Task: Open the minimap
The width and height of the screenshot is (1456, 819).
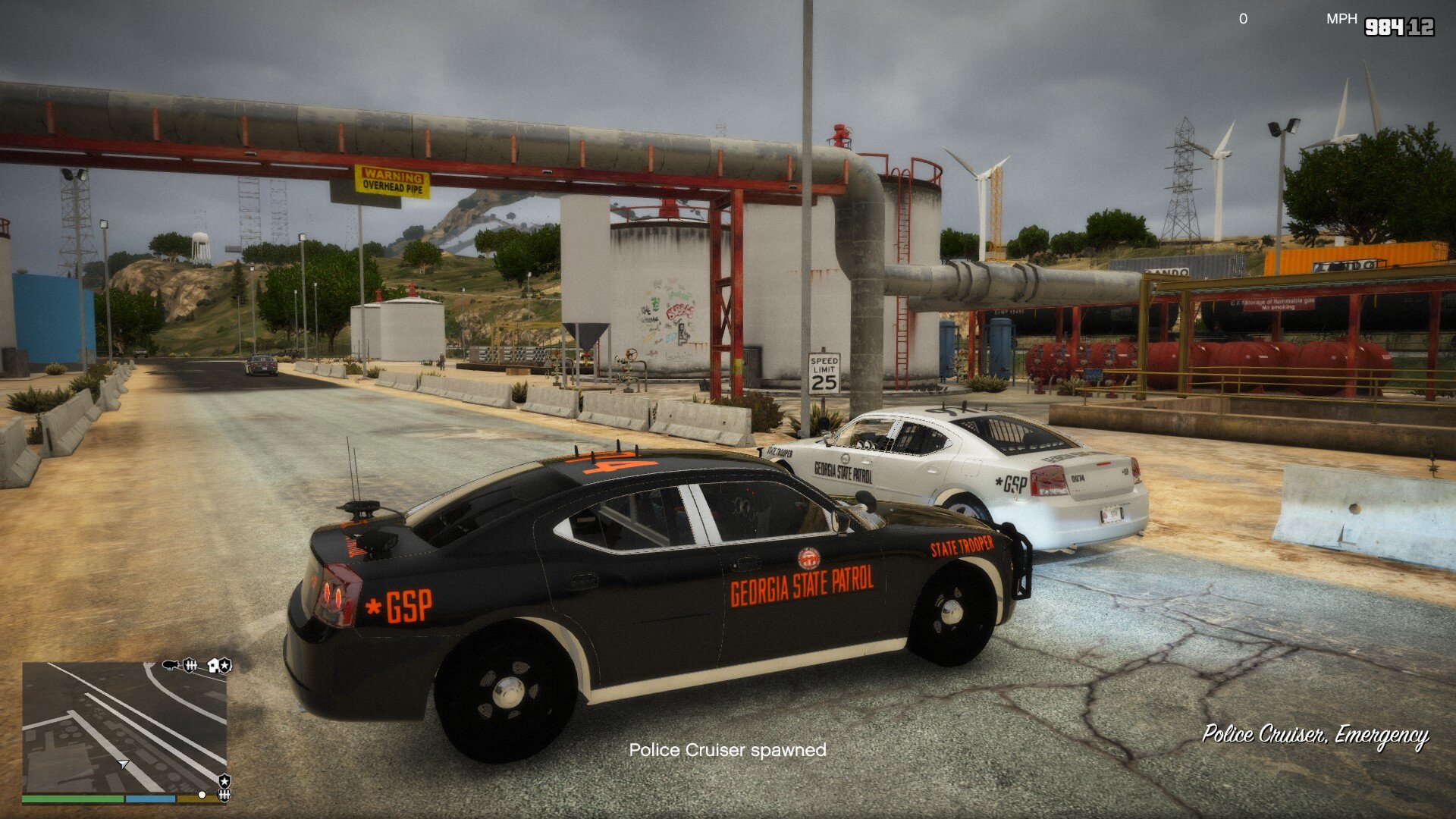Action: (124, 727)
